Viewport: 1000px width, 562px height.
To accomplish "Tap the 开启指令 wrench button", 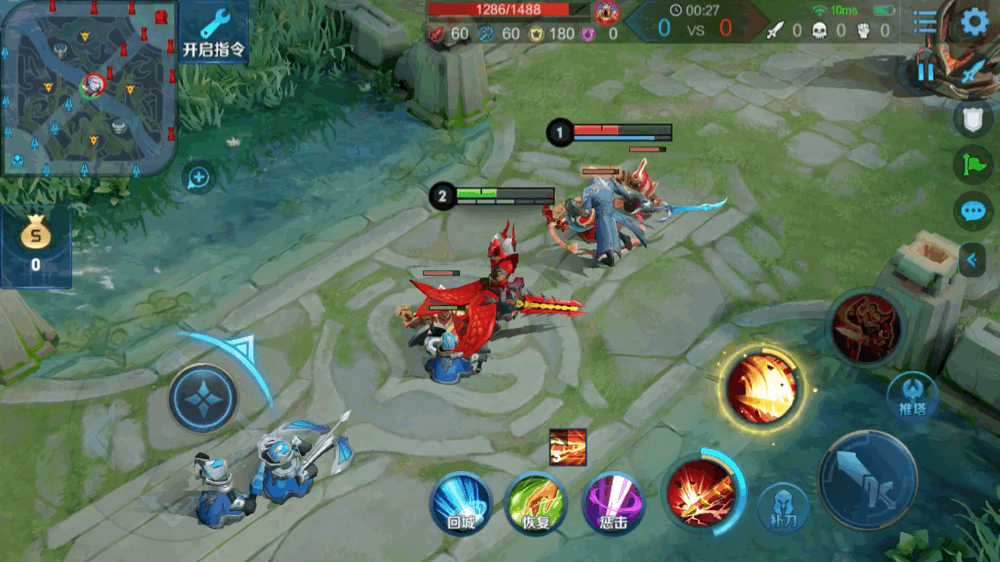I will (x=215, y=32).
